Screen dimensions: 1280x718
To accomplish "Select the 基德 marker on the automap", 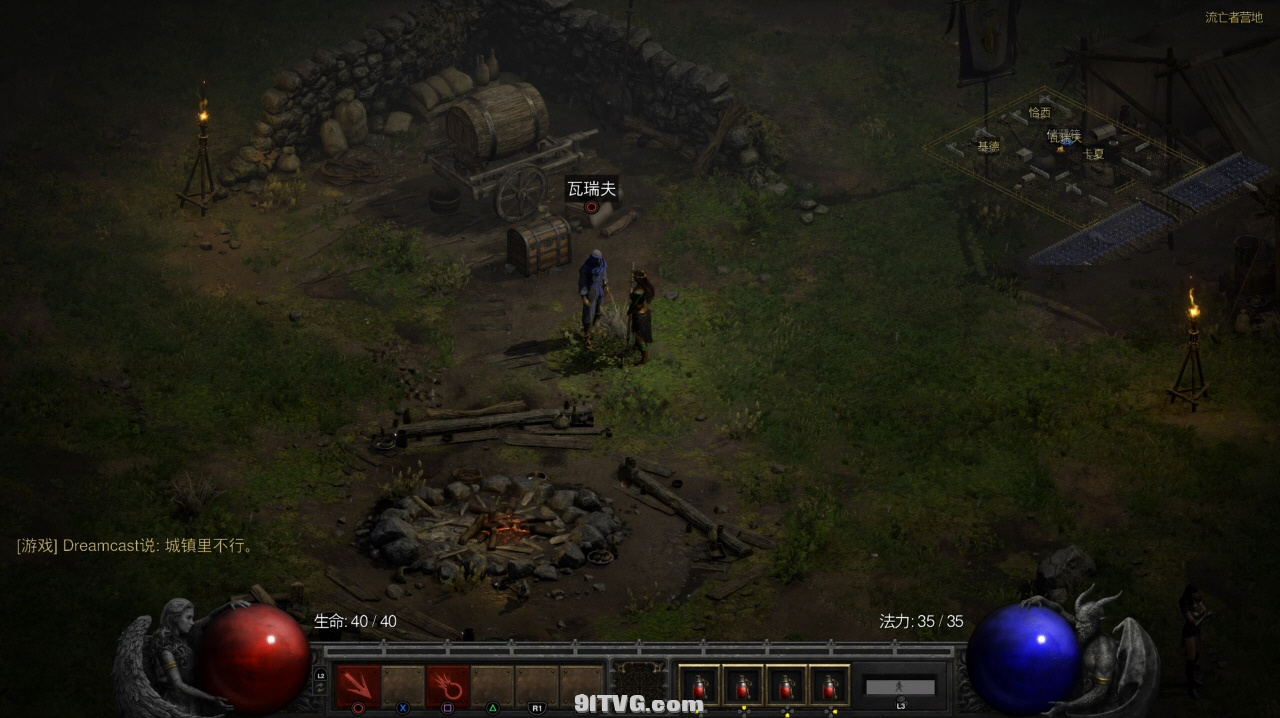I will click(x=988, y=146).
